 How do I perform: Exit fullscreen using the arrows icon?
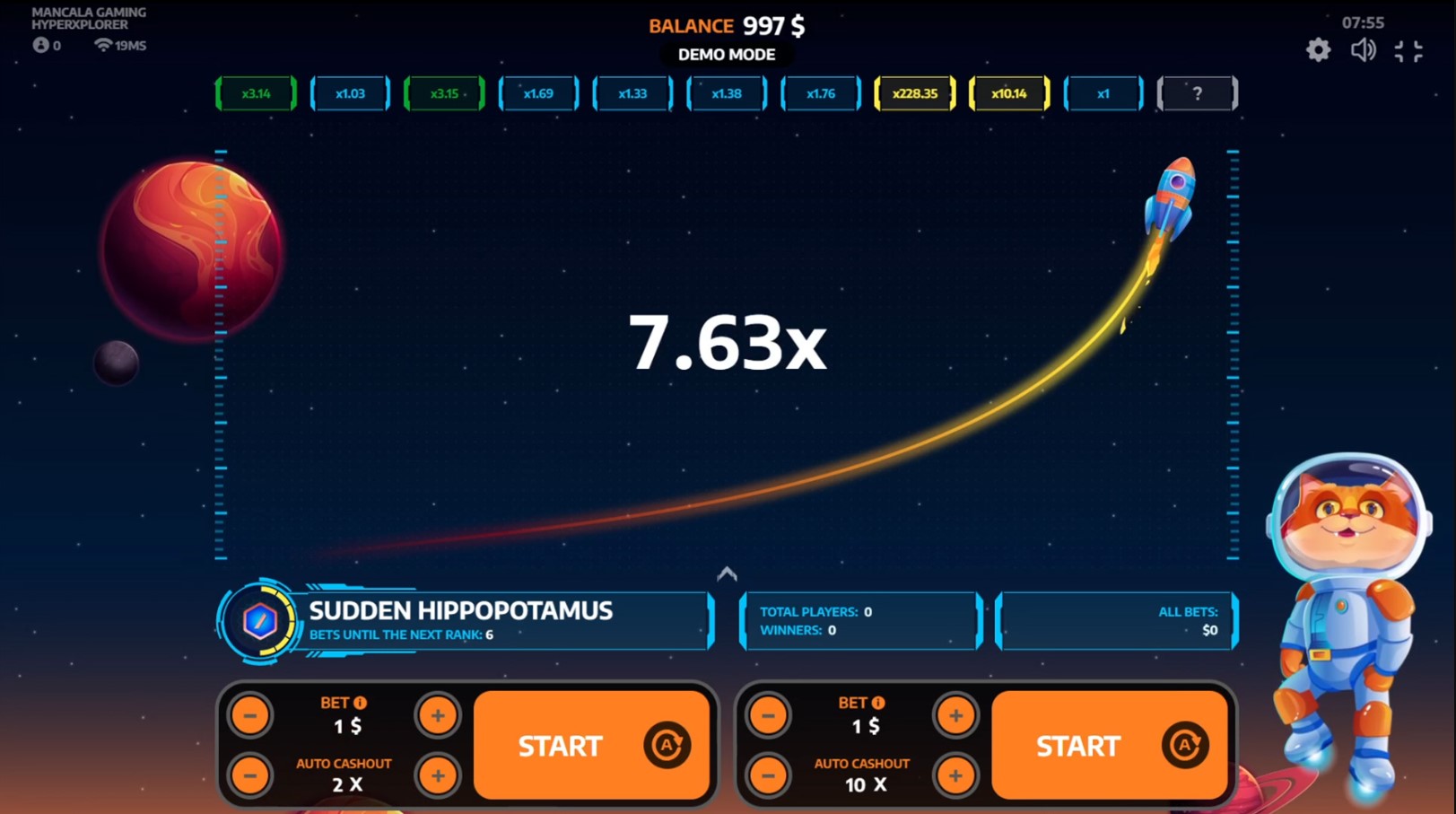tap(1408, 51)
